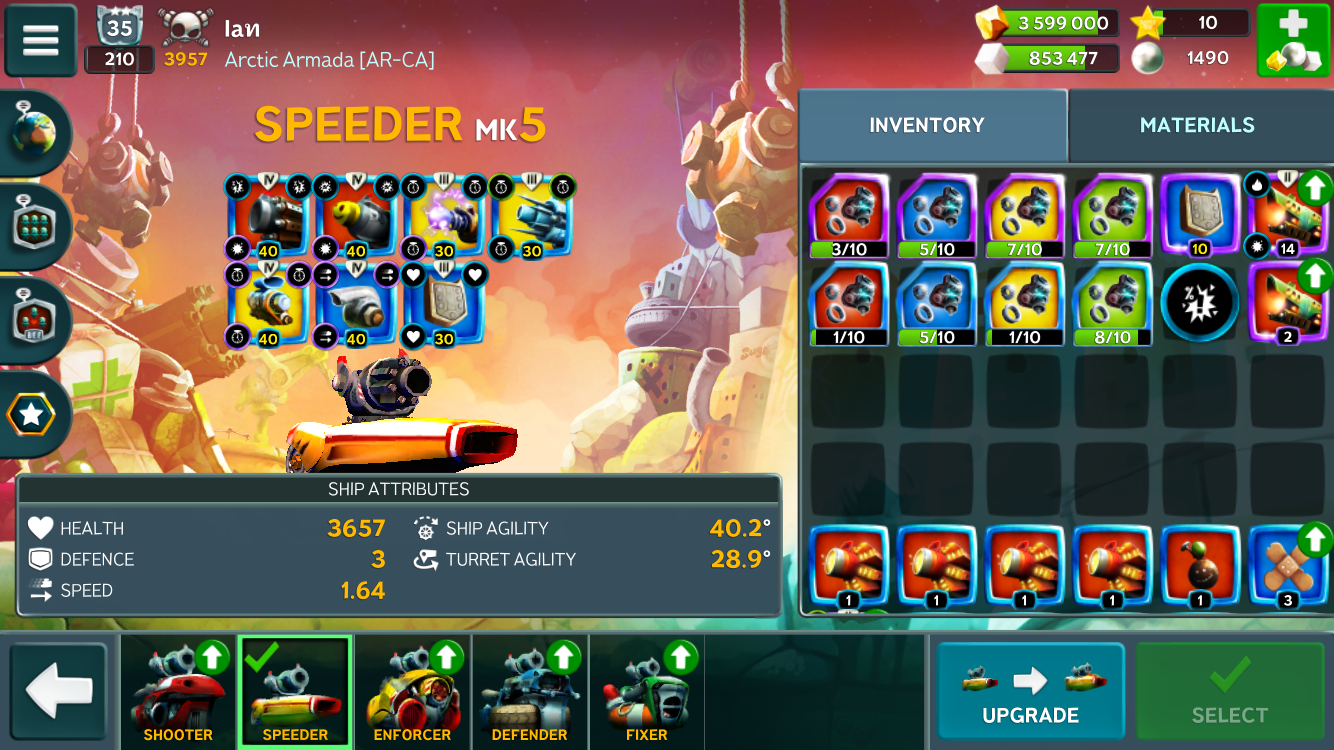Switch to the Materials tab

(1196, 125)
